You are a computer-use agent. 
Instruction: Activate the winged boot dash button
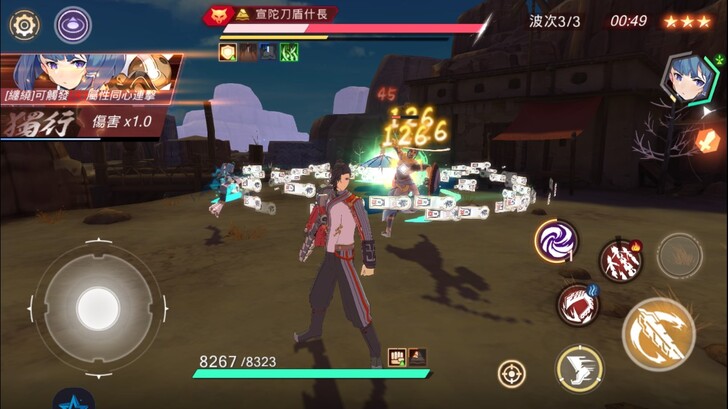coord(579,368)
